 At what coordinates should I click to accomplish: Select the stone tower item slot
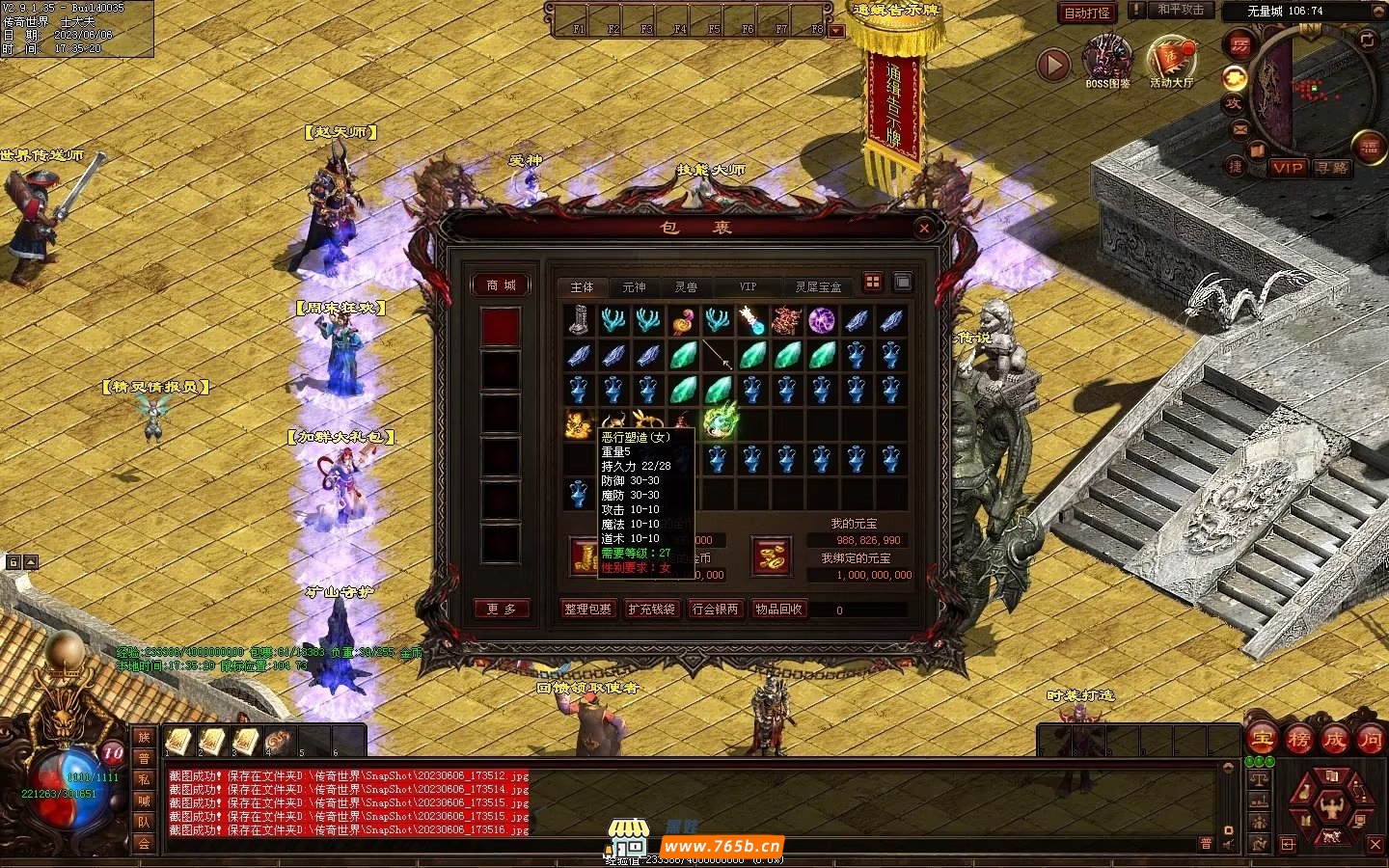579,320
